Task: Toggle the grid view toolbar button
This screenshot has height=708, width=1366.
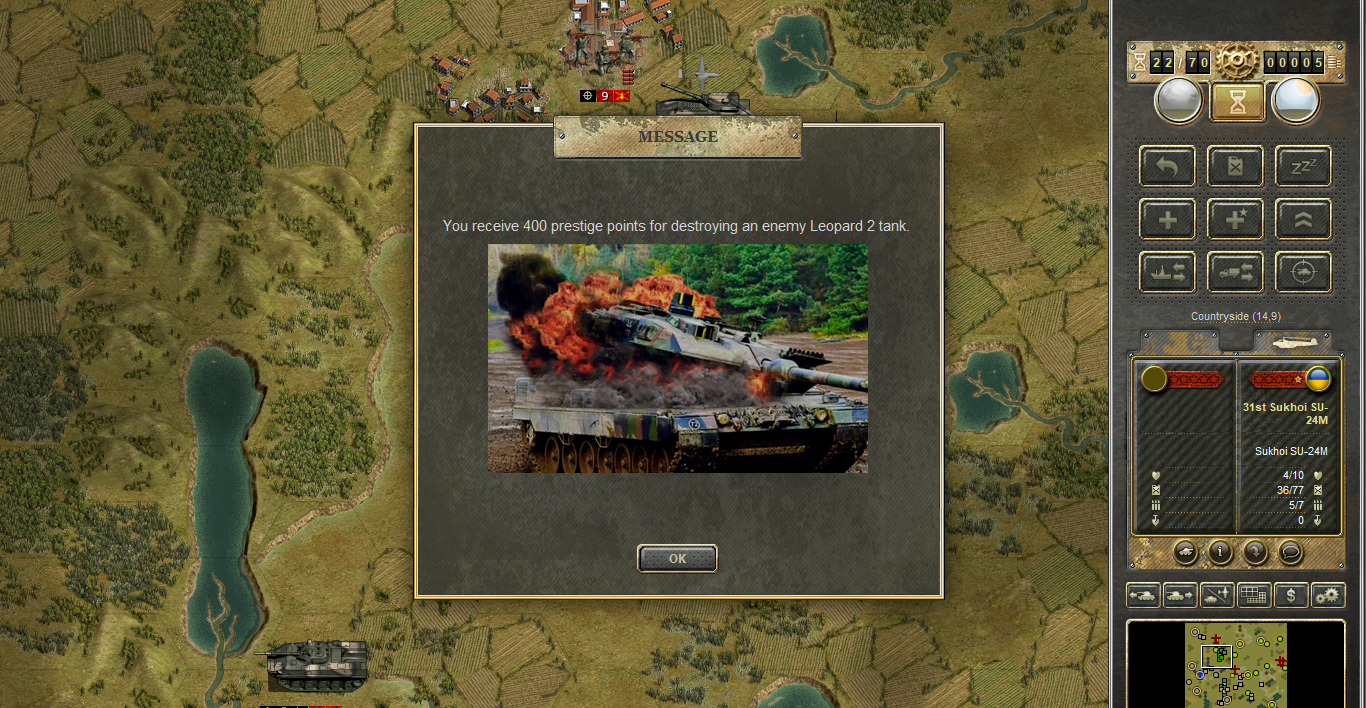Action: click(1254, 595)
